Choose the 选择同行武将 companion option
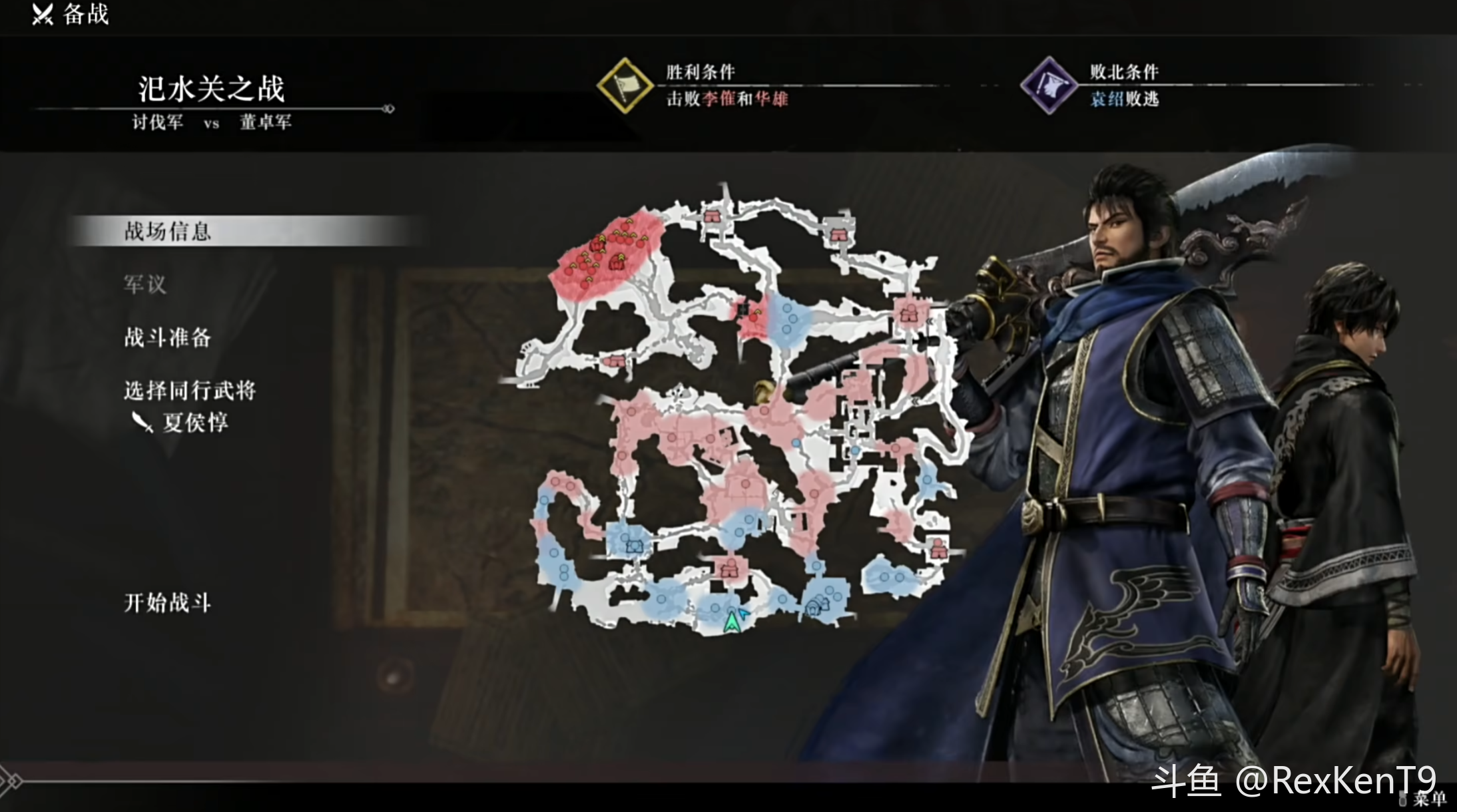 (190, 391)
